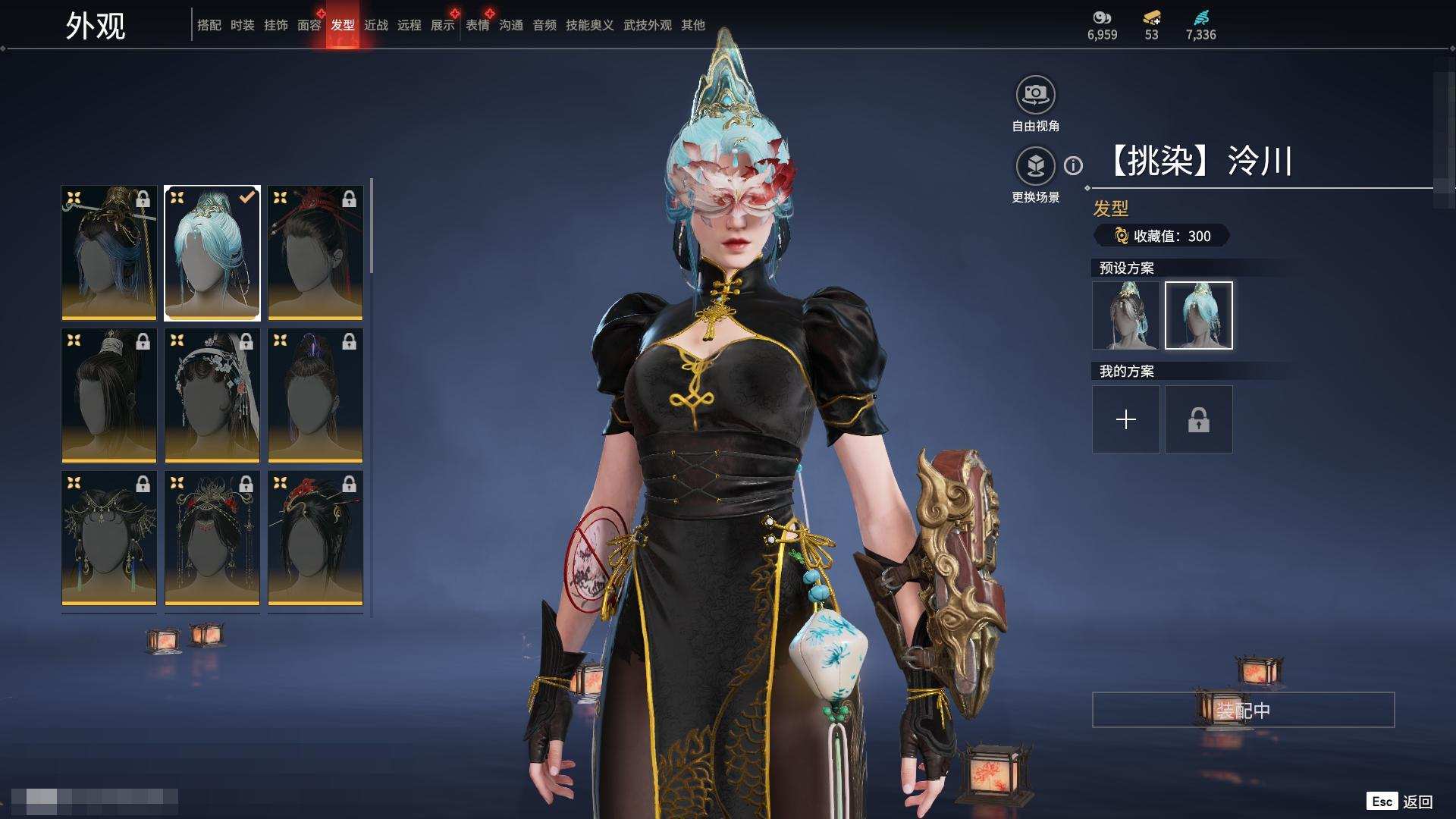
Task: Click the 装配中 equip button
Action: pyautogui.click(x=1243, y=710)
